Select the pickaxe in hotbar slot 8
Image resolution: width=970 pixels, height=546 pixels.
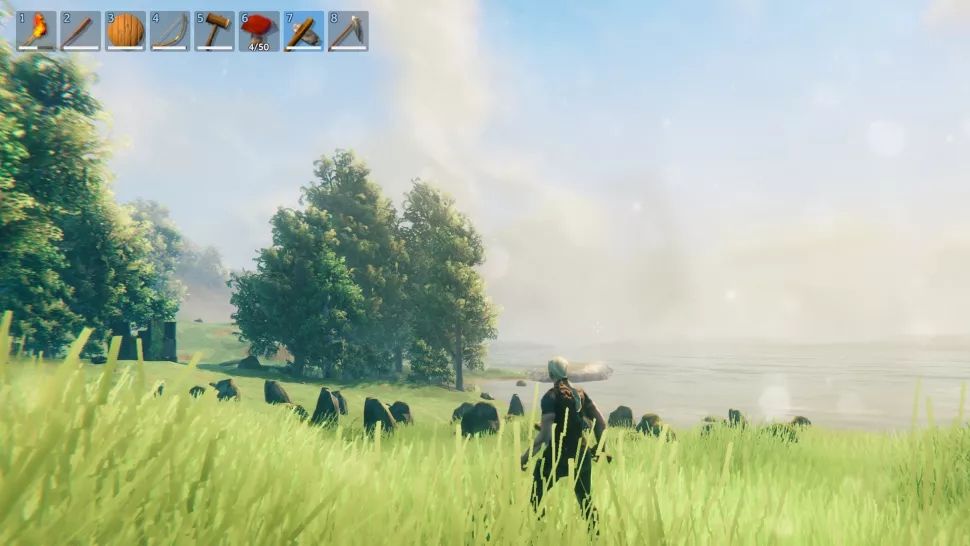pyautogui.click(x=348, y=31)
